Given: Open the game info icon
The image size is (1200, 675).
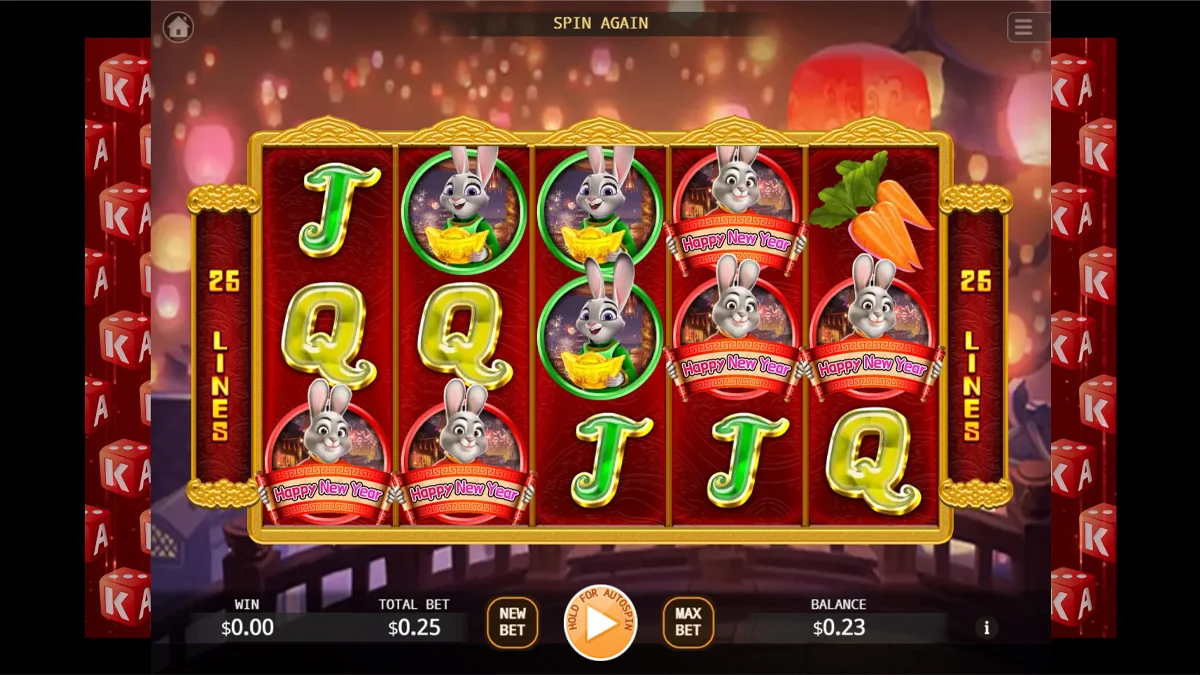Looking at the screenshot, I should click(987, 628).
